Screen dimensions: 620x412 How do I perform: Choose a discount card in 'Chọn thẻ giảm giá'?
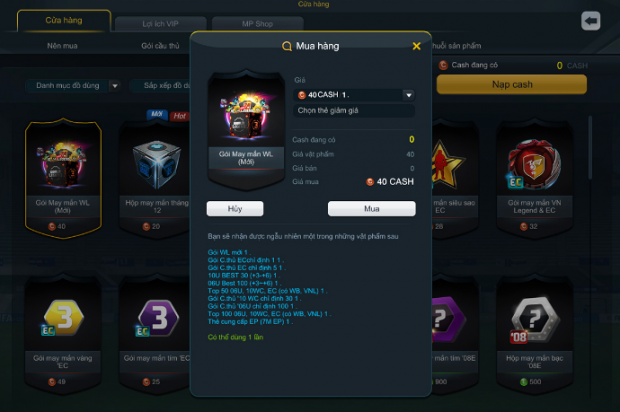[354, 111]
